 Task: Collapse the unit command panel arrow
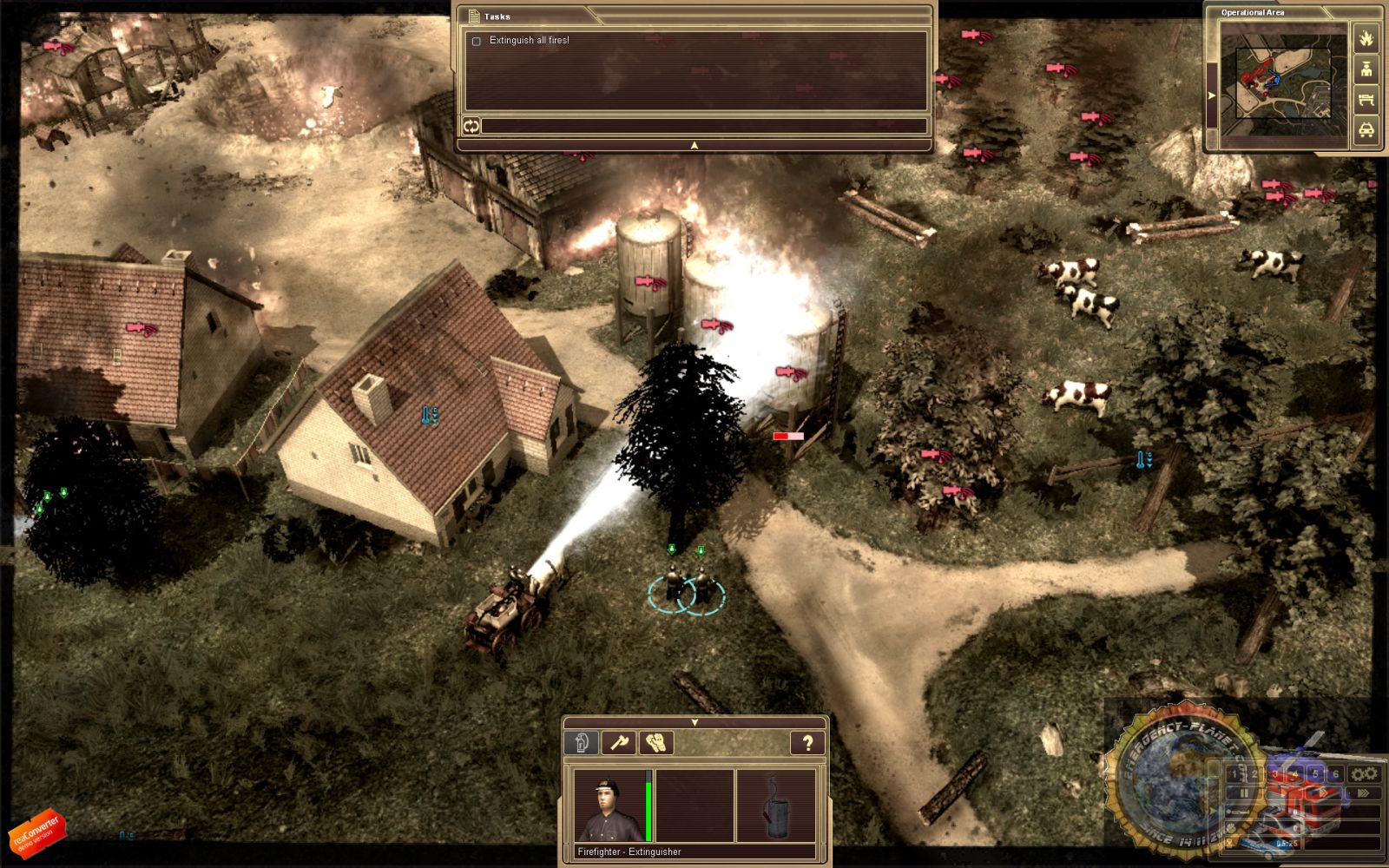[x=694, y=722]
